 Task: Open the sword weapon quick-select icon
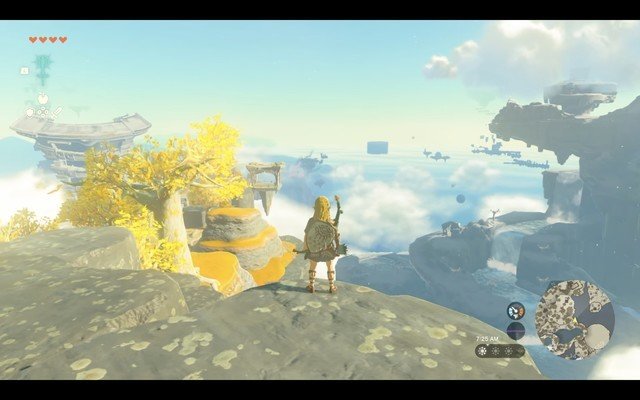coord(60,110)
